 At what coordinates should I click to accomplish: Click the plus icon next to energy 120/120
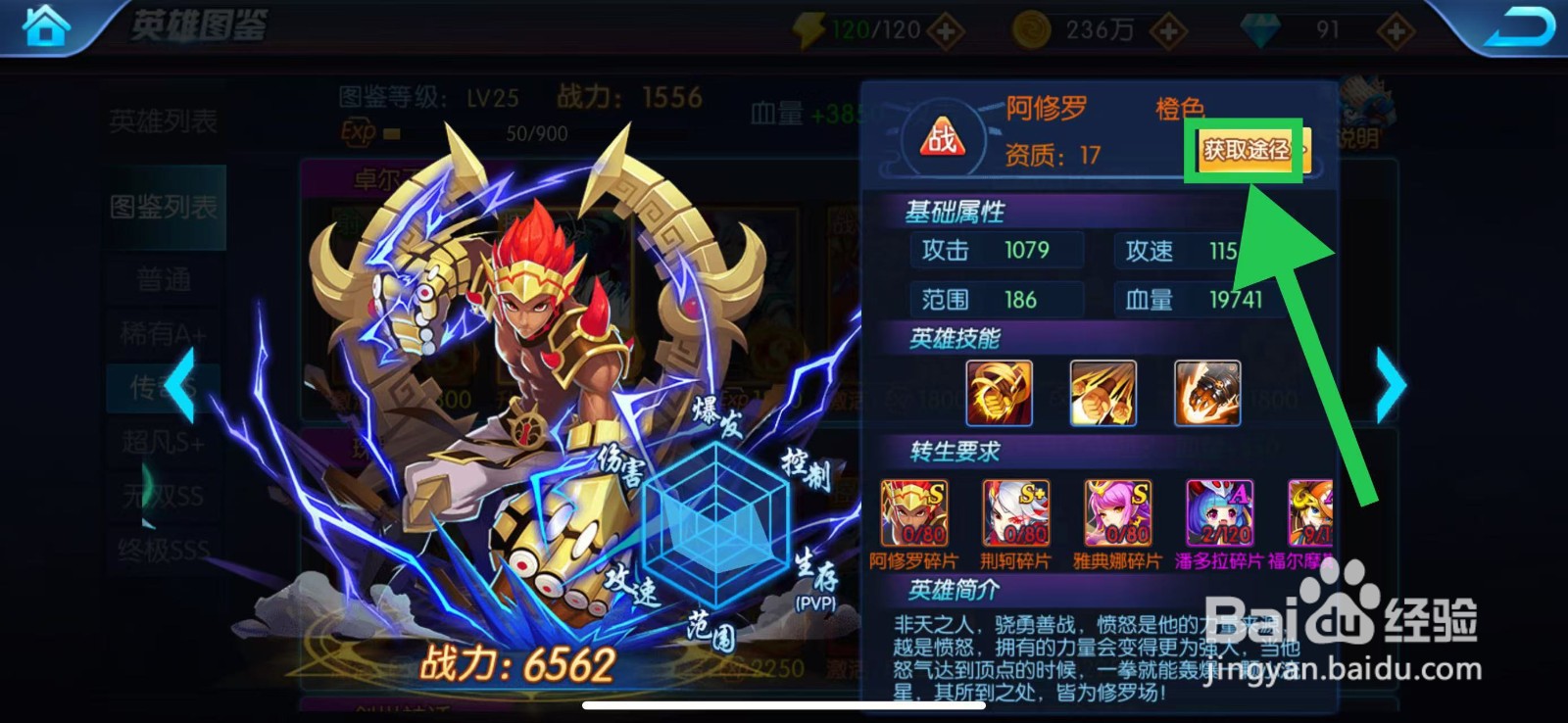944,29
